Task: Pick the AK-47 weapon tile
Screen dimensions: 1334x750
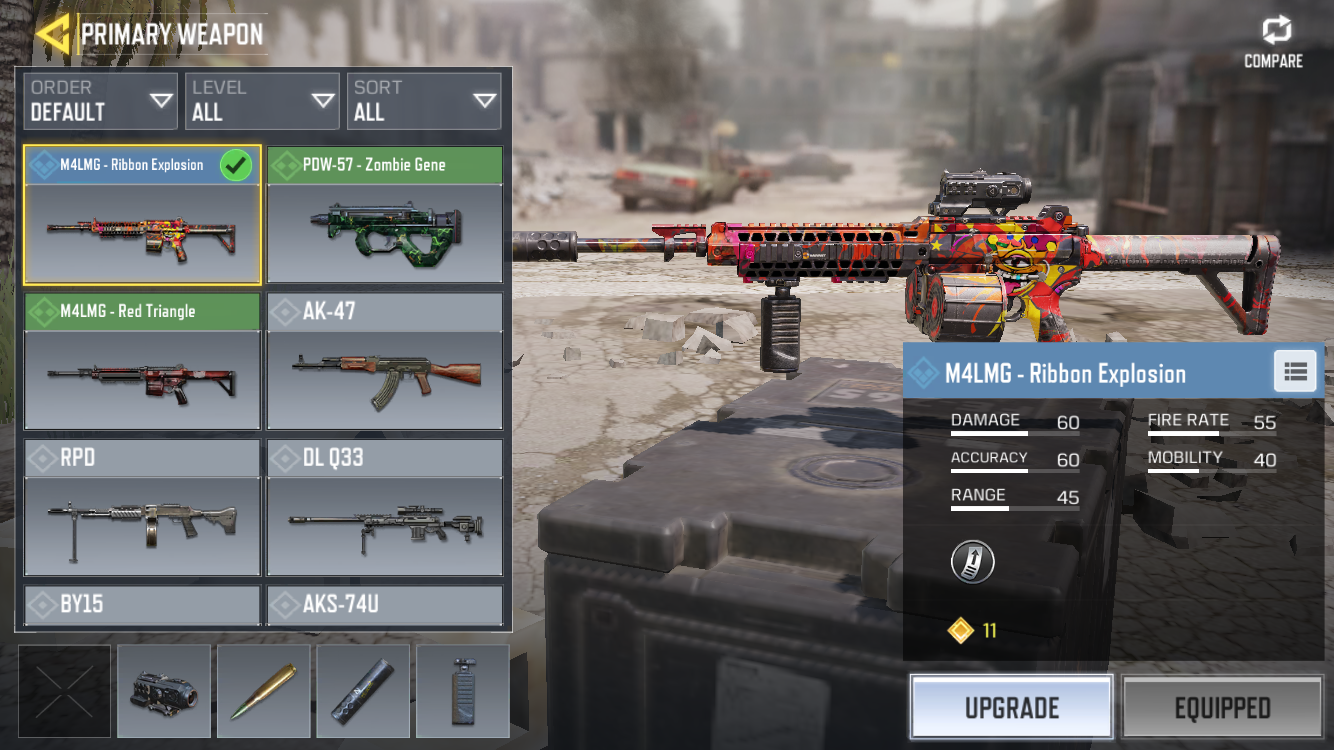Action: (385, 362)
